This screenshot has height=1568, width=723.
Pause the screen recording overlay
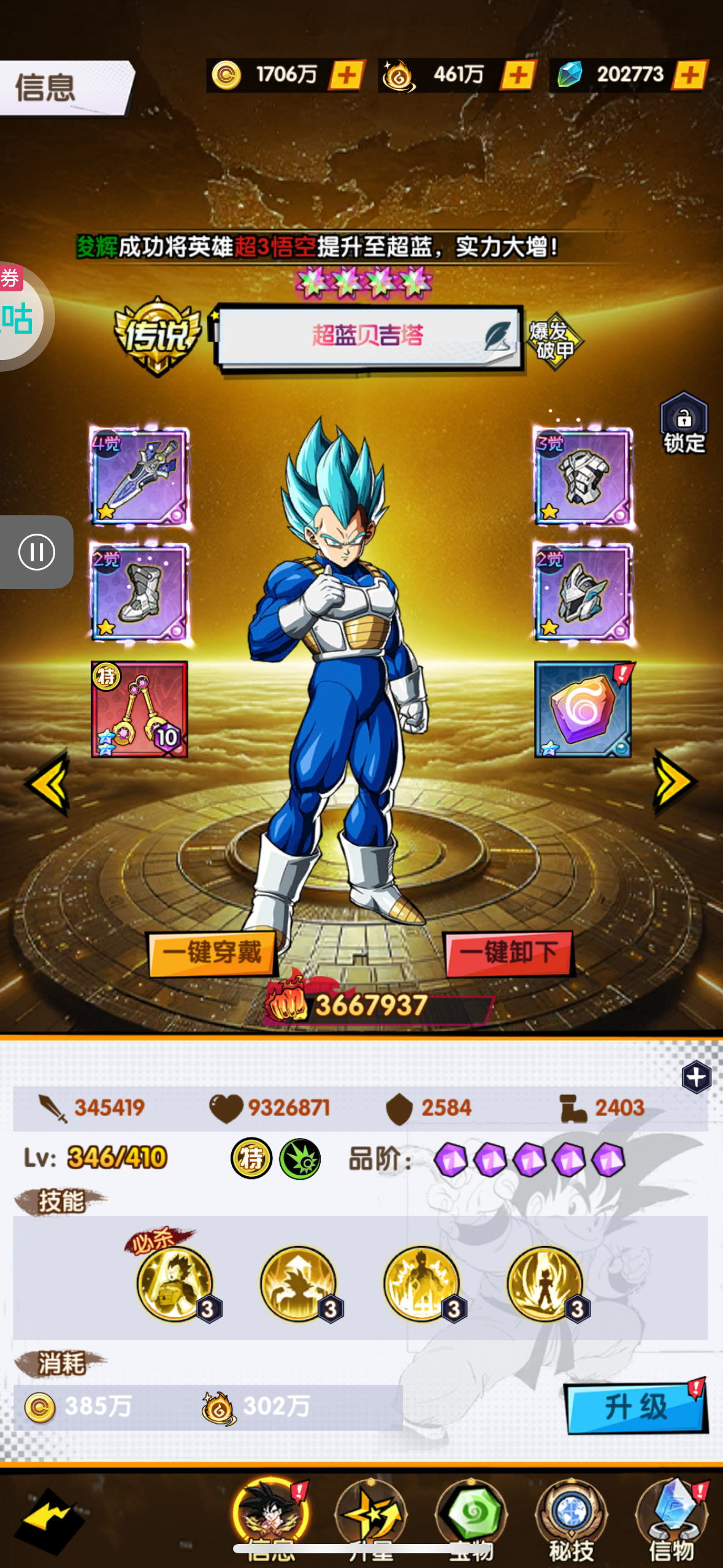tap(37, 552)
